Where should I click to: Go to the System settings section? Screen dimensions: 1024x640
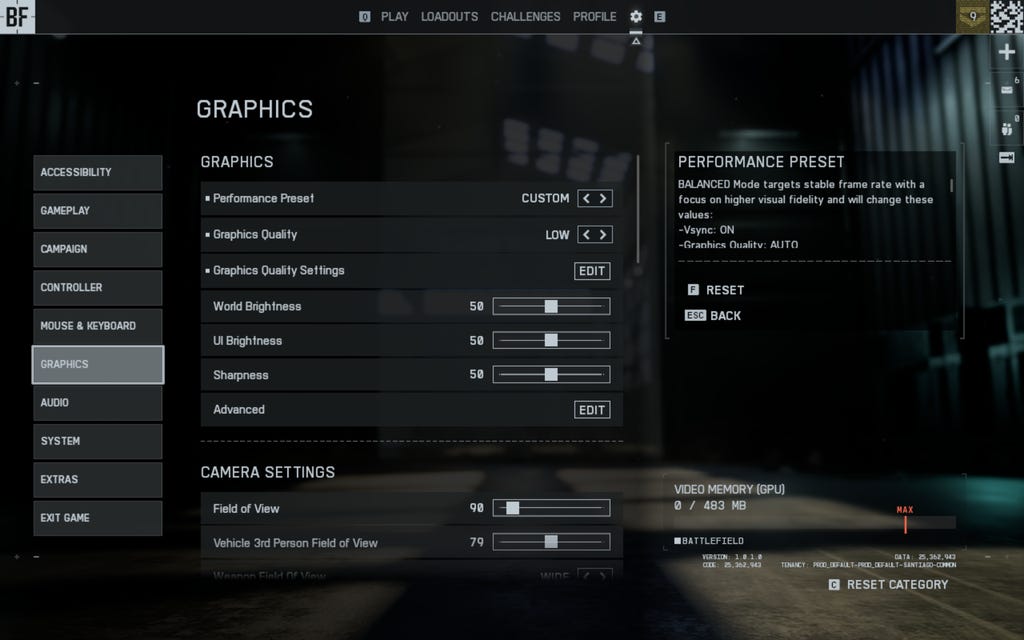point(97,441)
